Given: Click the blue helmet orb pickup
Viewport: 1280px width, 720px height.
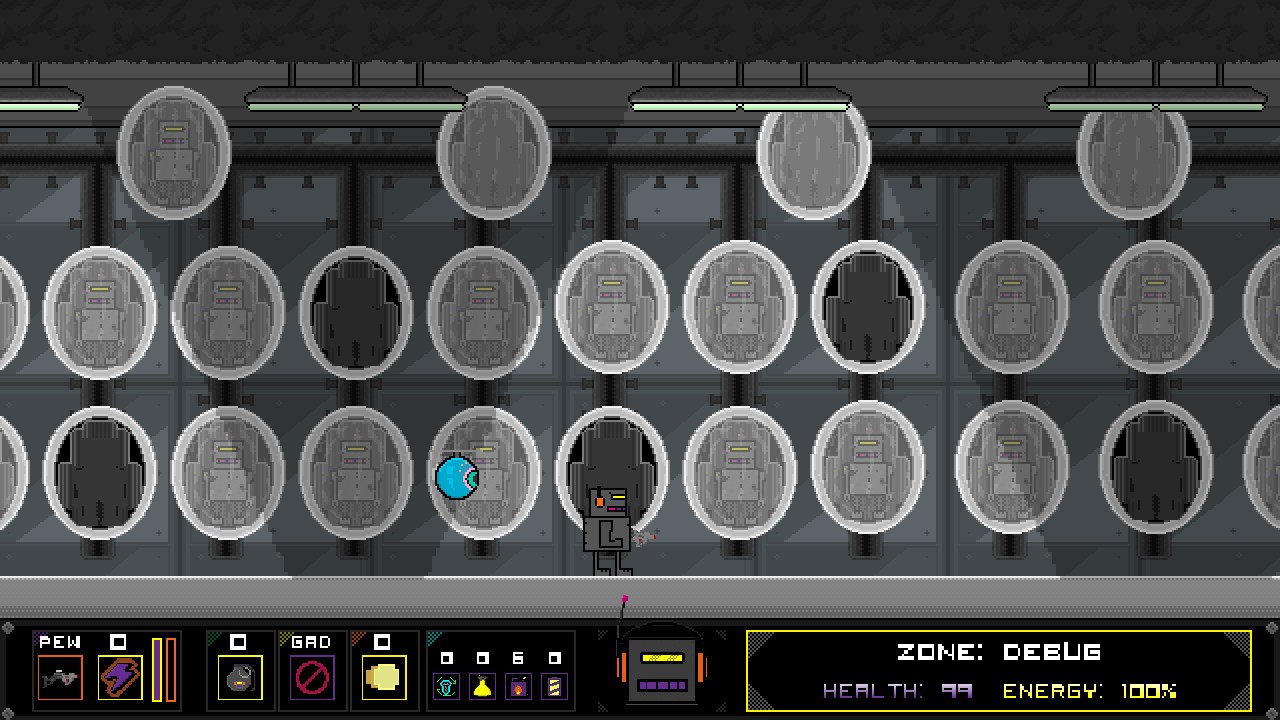Looking at the screenshot, I should [456, 478].
